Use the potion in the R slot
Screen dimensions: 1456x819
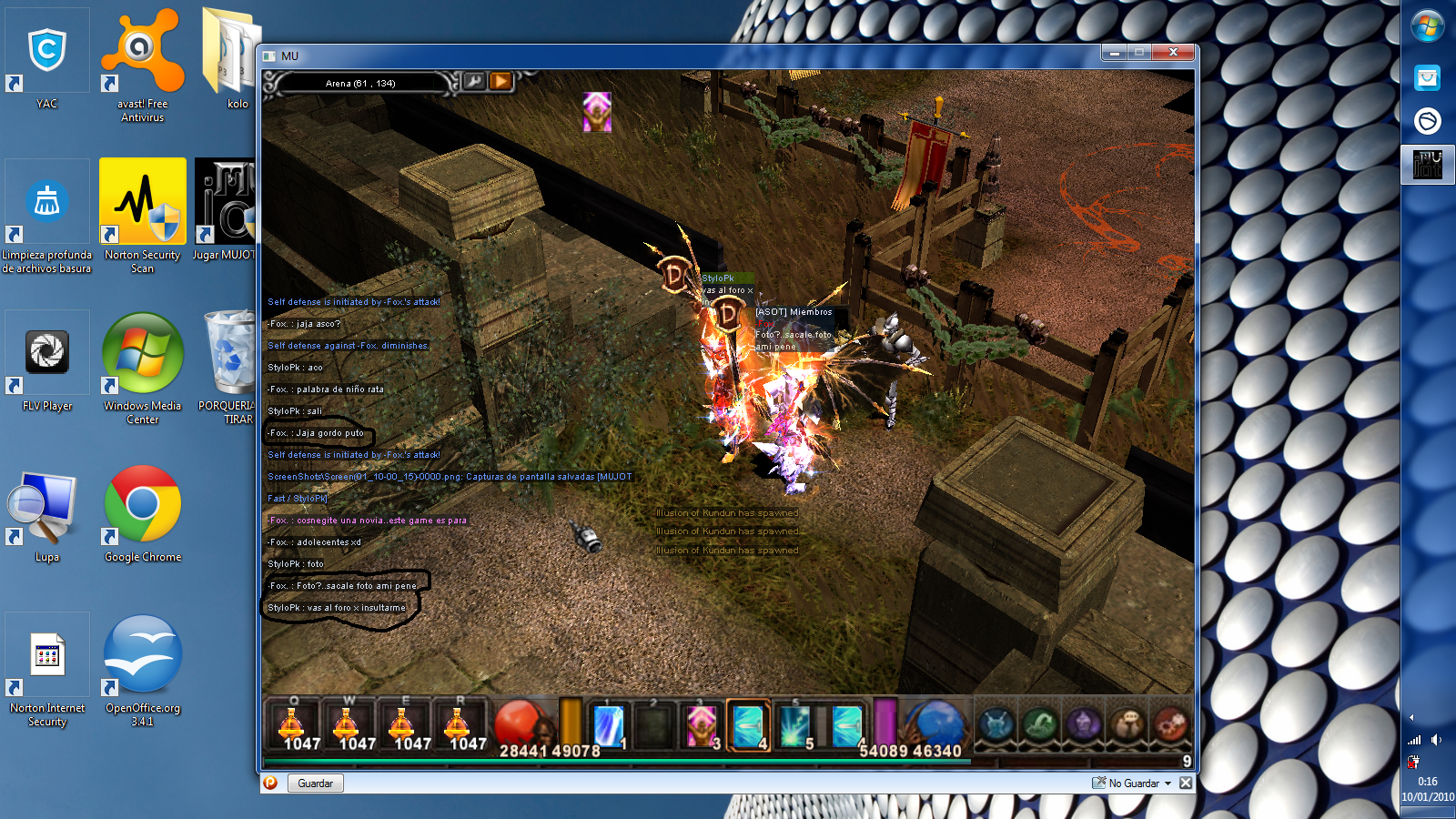point(459,726)
